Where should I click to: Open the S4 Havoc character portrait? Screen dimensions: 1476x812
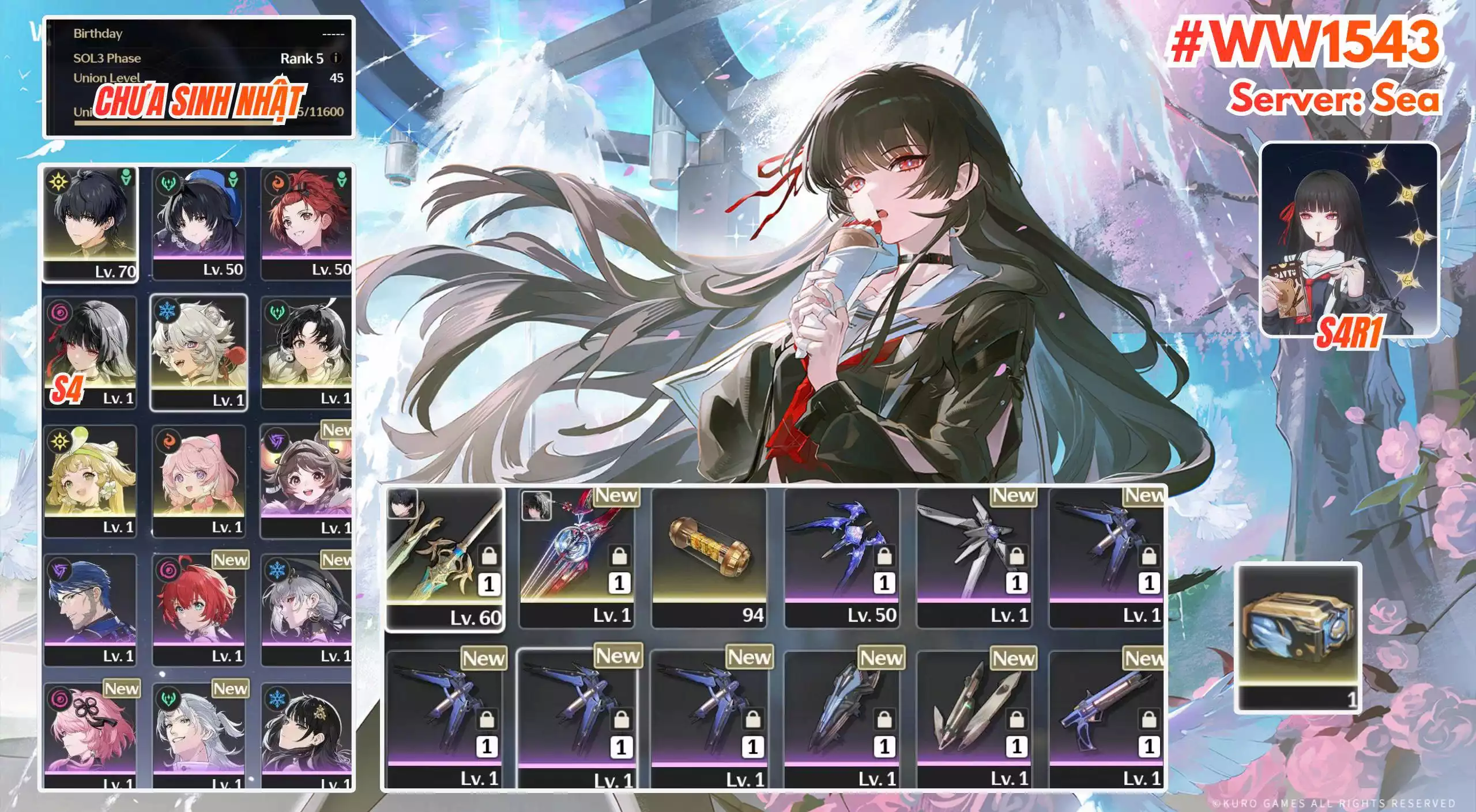[91, 352]
